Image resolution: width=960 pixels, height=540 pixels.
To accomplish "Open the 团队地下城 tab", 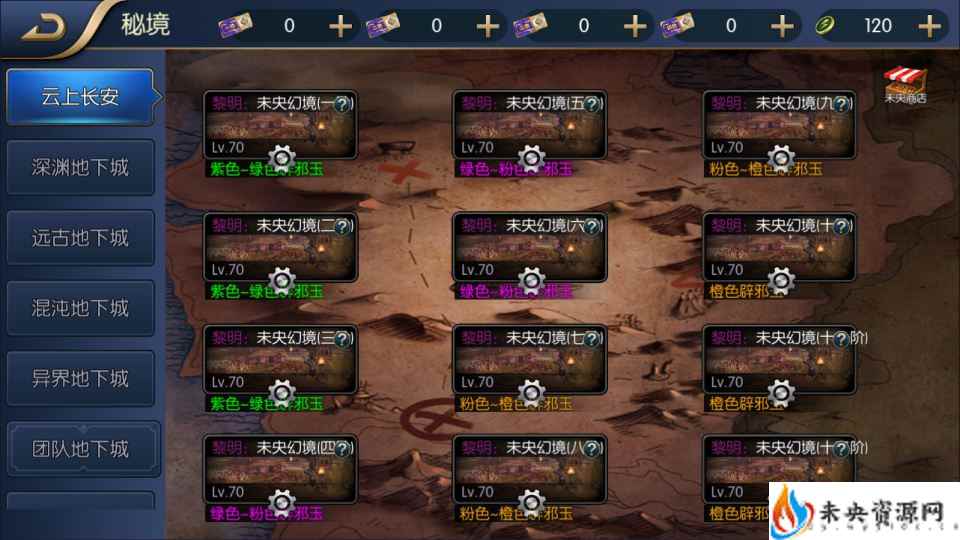I will coord(80,449).
